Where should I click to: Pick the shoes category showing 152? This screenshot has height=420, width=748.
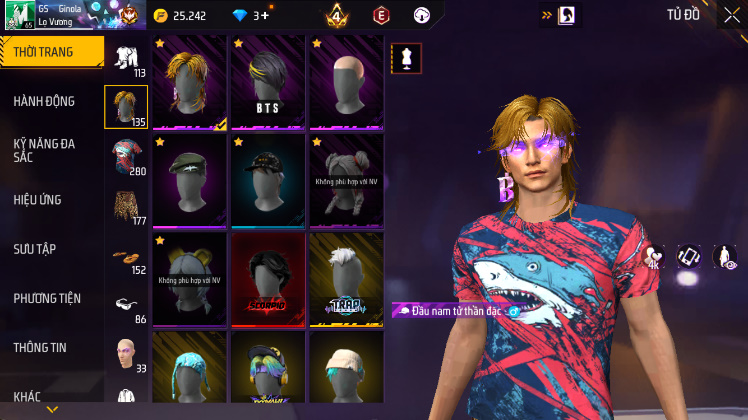coord(126,256)
